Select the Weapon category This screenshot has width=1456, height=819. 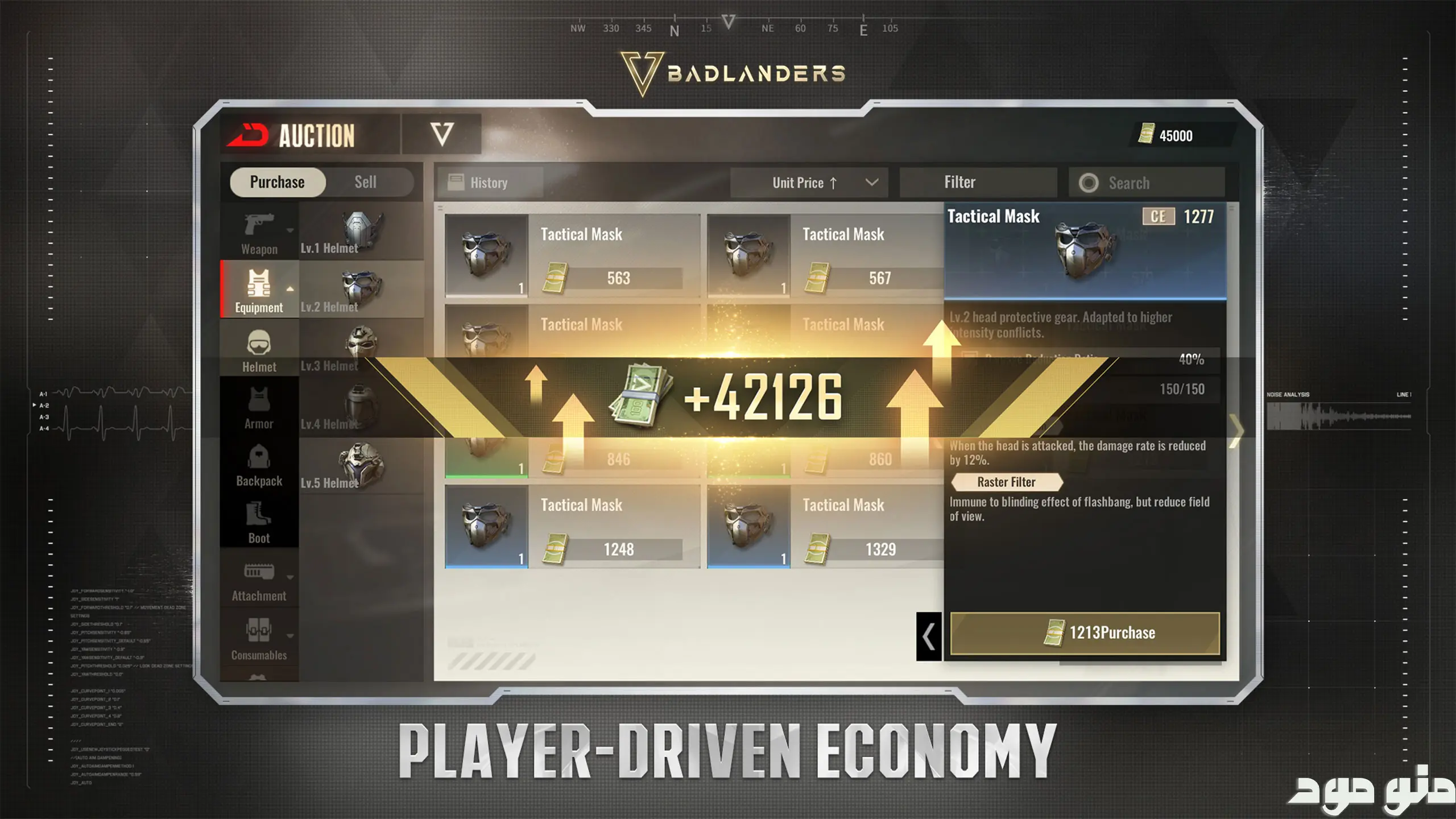tap(259, 232)
